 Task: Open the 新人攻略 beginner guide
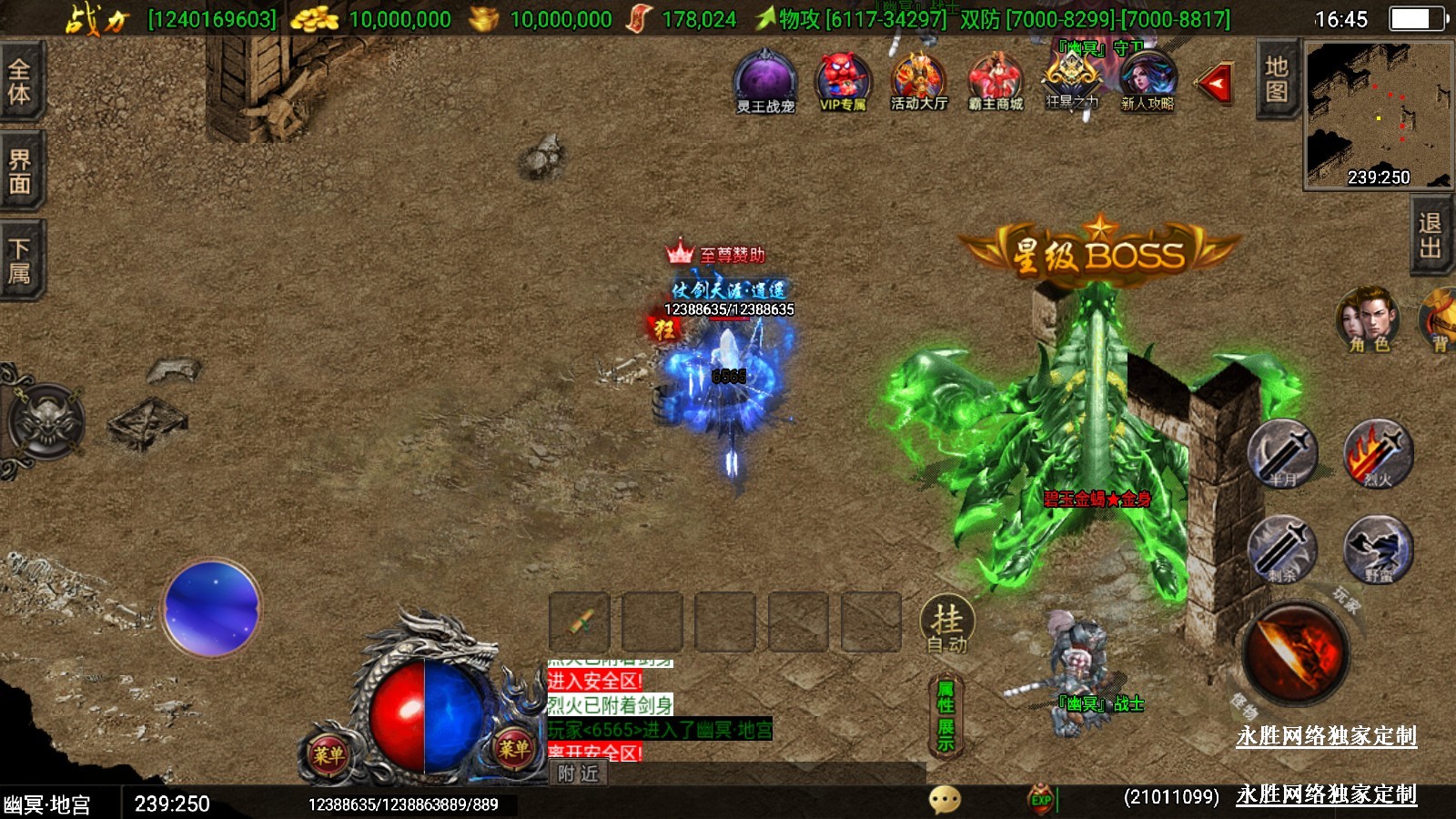point(1148,82)
